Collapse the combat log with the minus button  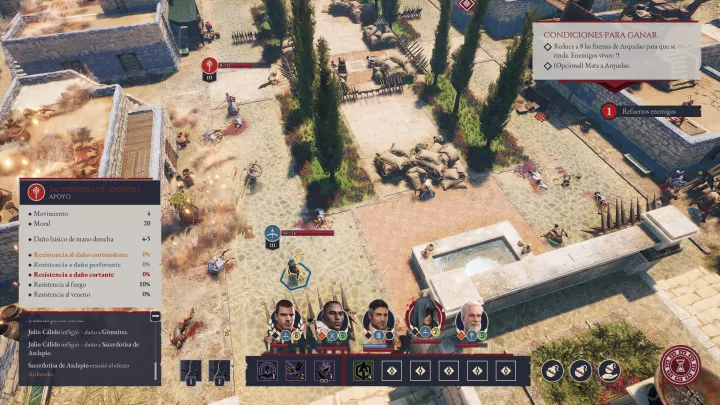click(156, 317)
